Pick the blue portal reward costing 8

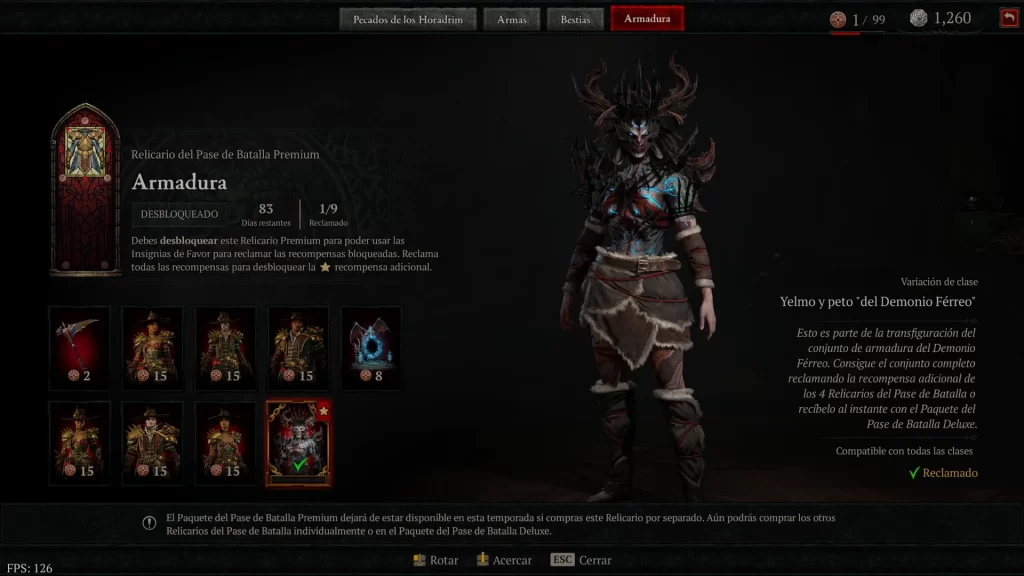click(371, 346)
